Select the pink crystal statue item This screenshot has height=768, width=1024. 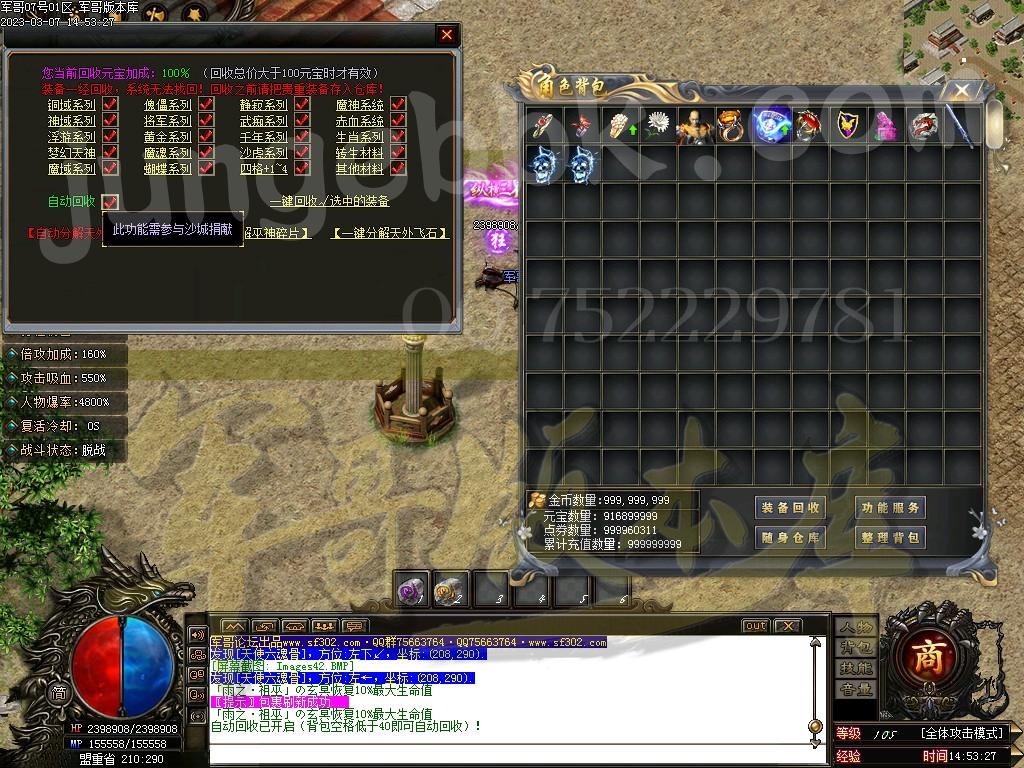click(887, 126)
